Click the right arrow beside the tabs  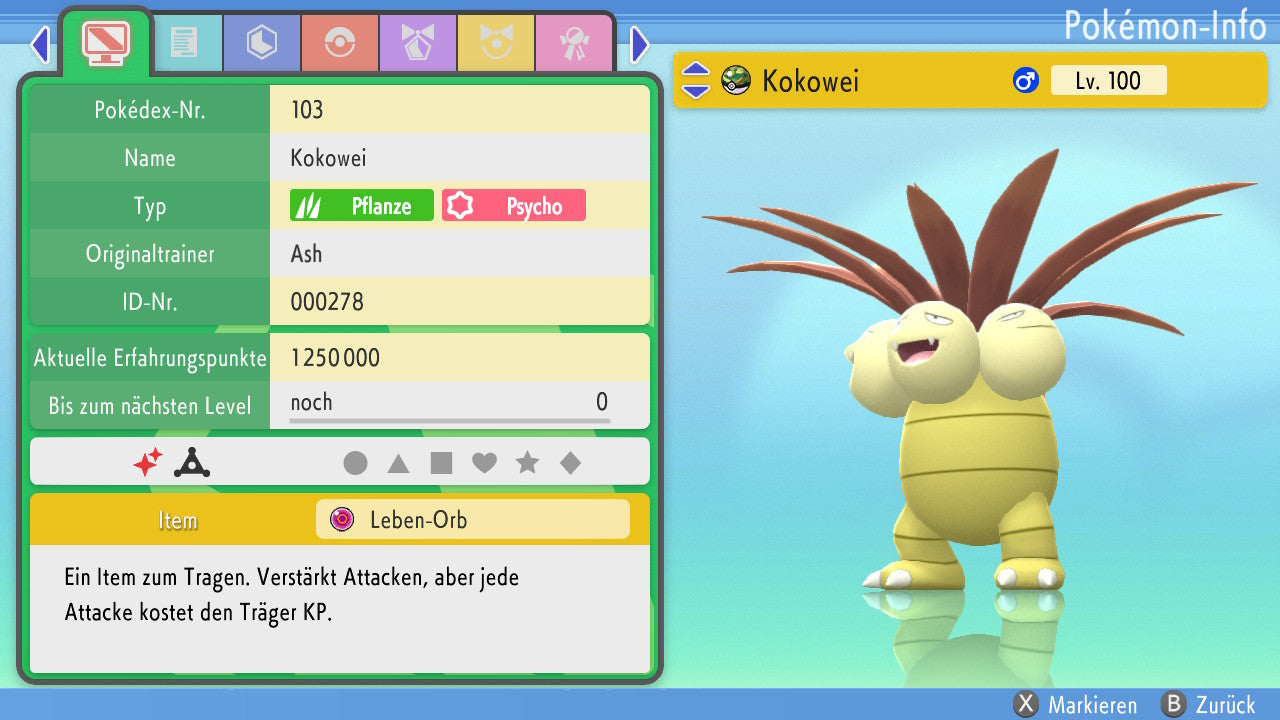click(640, 44)
